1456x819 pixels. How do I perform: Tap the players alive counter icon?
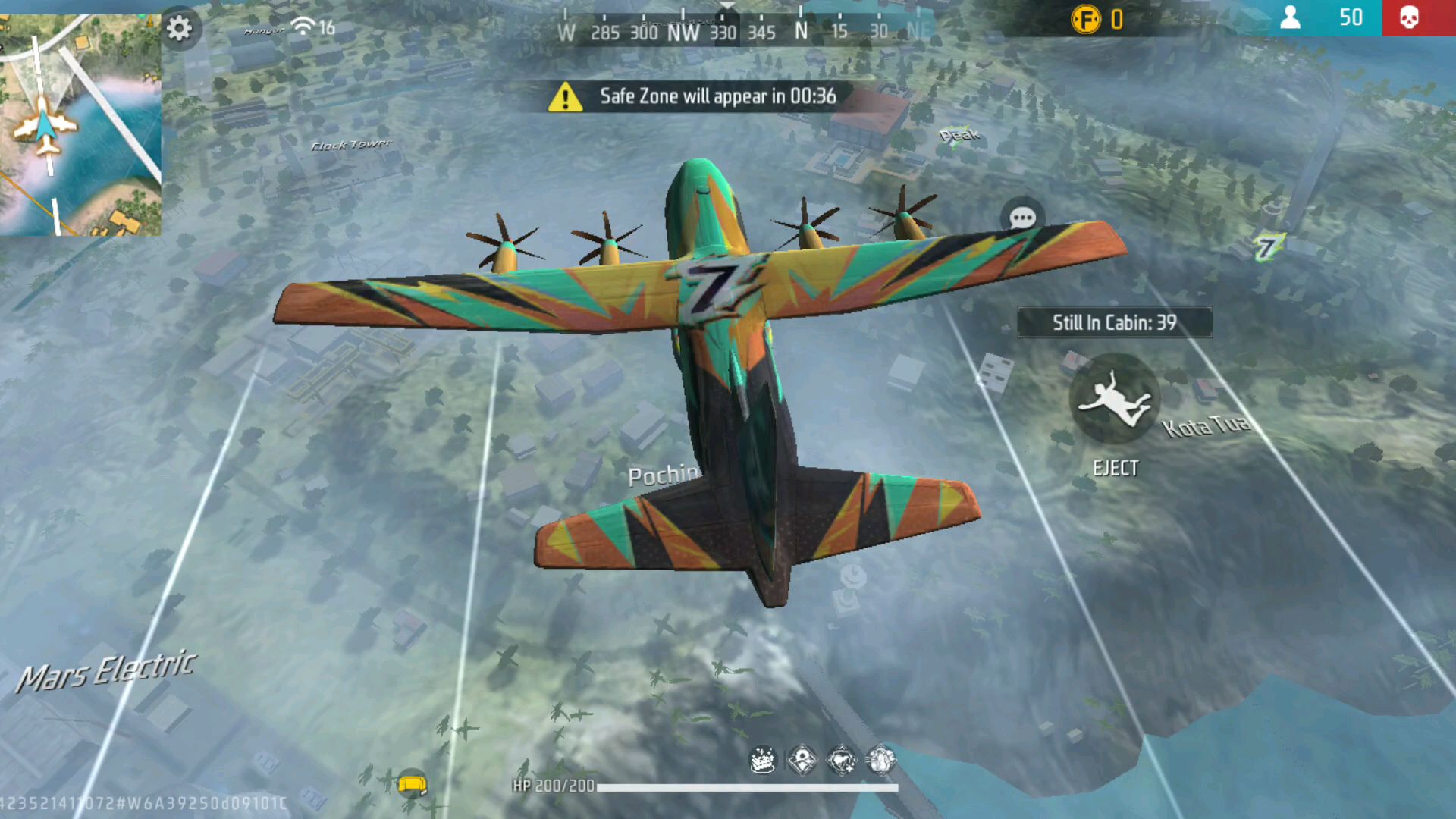tap(1290, 17)
